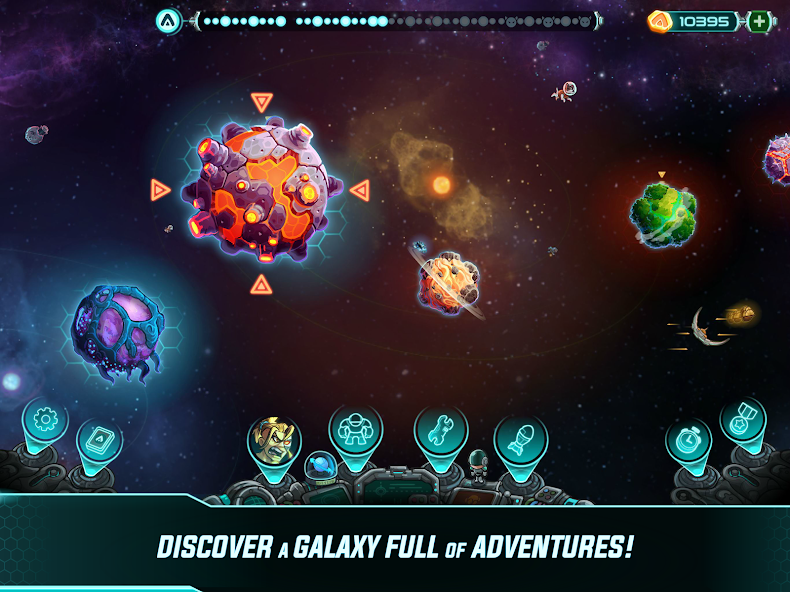Add more gems with the plus button
This screenshot has height=592, width=790.
click(x=760, y=21)
